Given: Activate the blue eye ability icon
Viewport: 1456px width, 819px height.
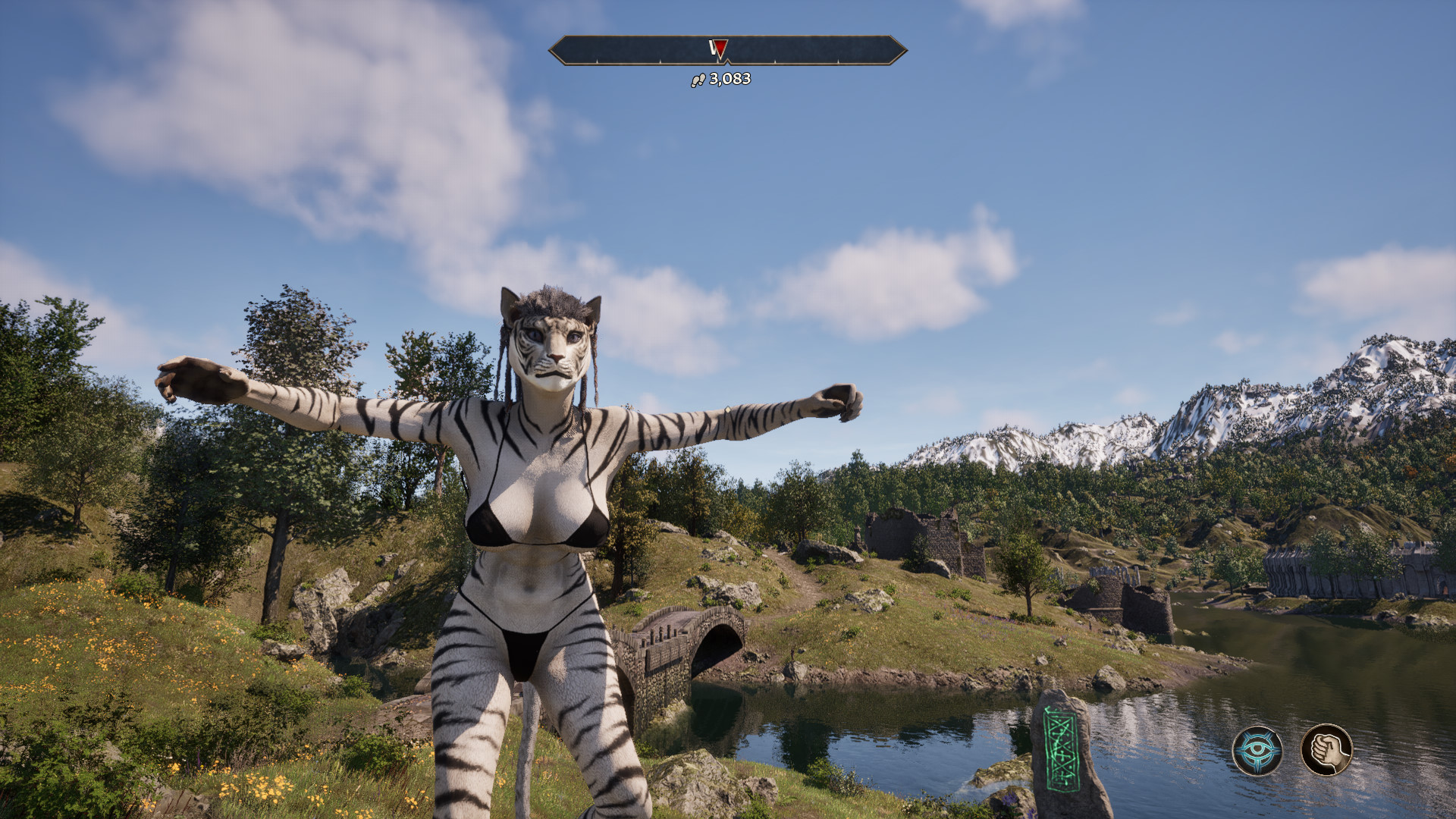Looking at the screenshot, I should point(1257,751).
